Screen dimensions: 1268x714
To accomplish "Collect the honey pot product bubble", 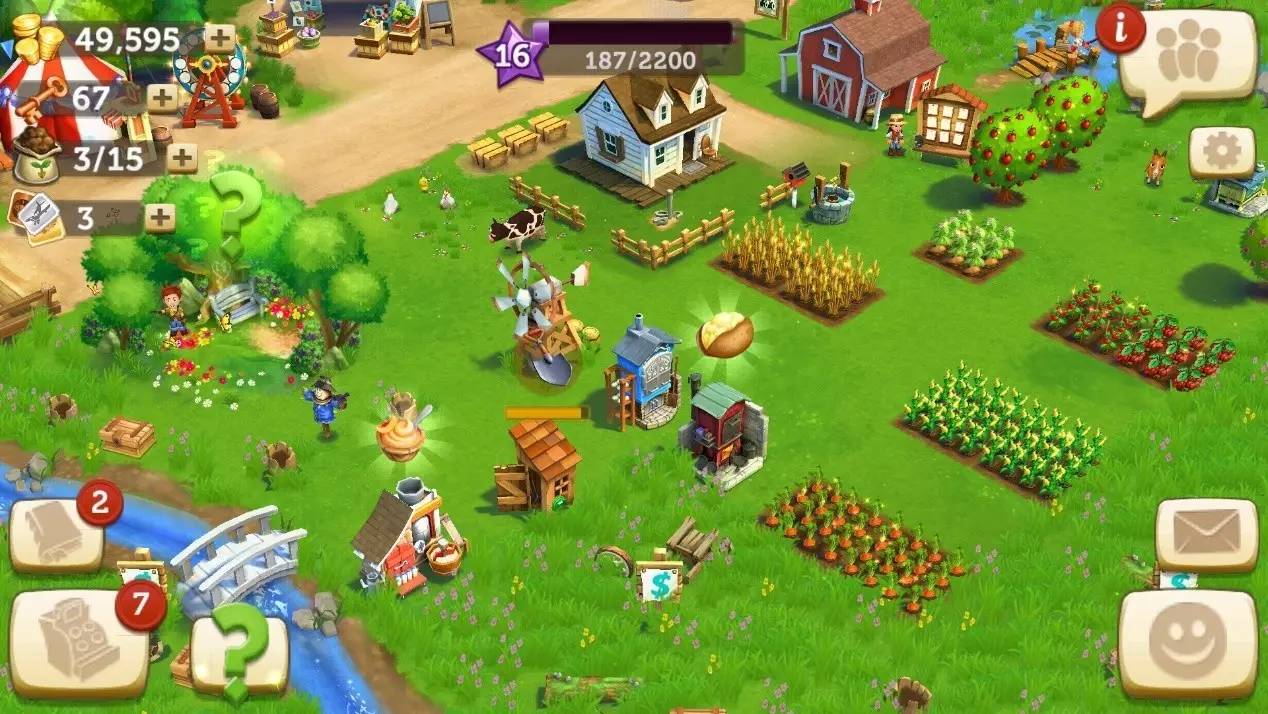I will (x=400, y=435).
